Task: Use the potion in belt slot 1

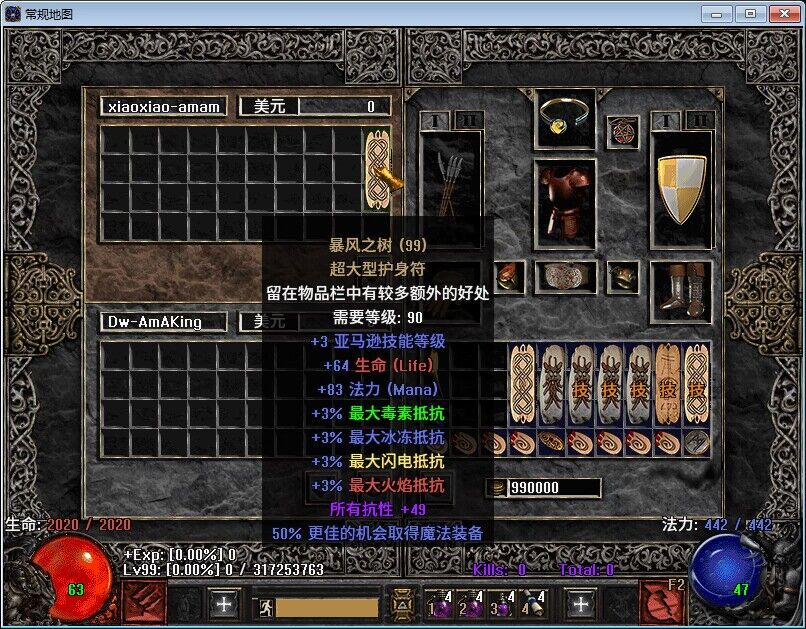Action: coord(440,604)
